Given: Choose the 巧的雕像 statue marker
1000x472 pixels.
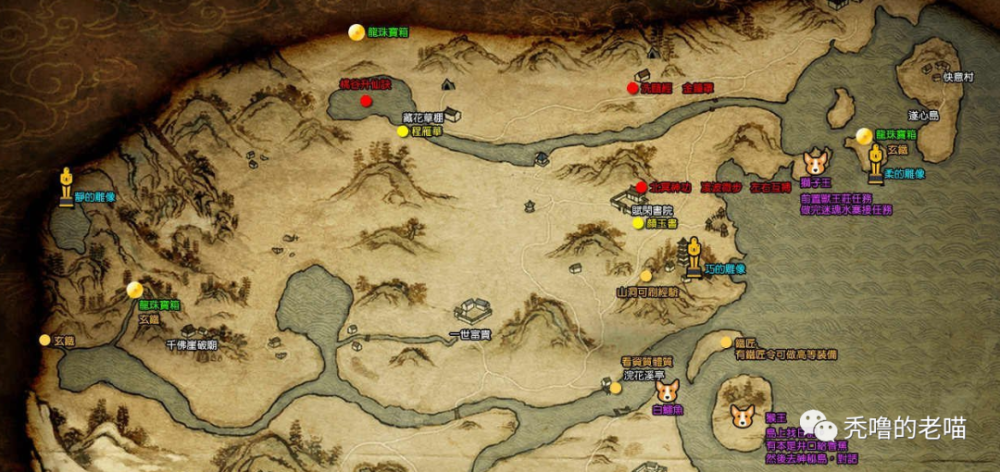Looking at the screenshot, I should (x=692, y=259).
